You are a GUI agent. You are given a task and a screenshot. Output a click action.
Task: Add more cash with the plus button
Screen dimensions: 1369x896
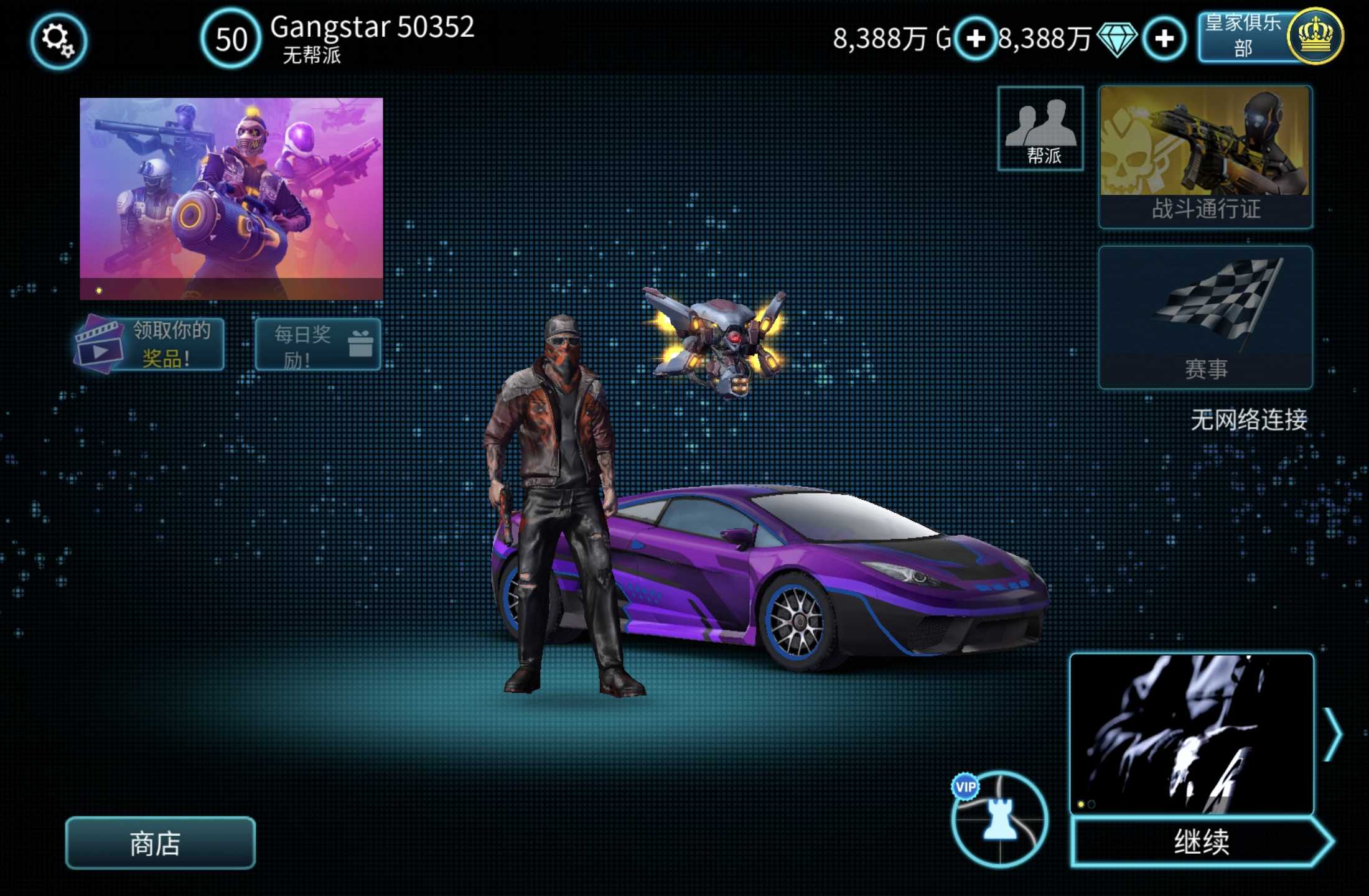[x=975, y=39]
